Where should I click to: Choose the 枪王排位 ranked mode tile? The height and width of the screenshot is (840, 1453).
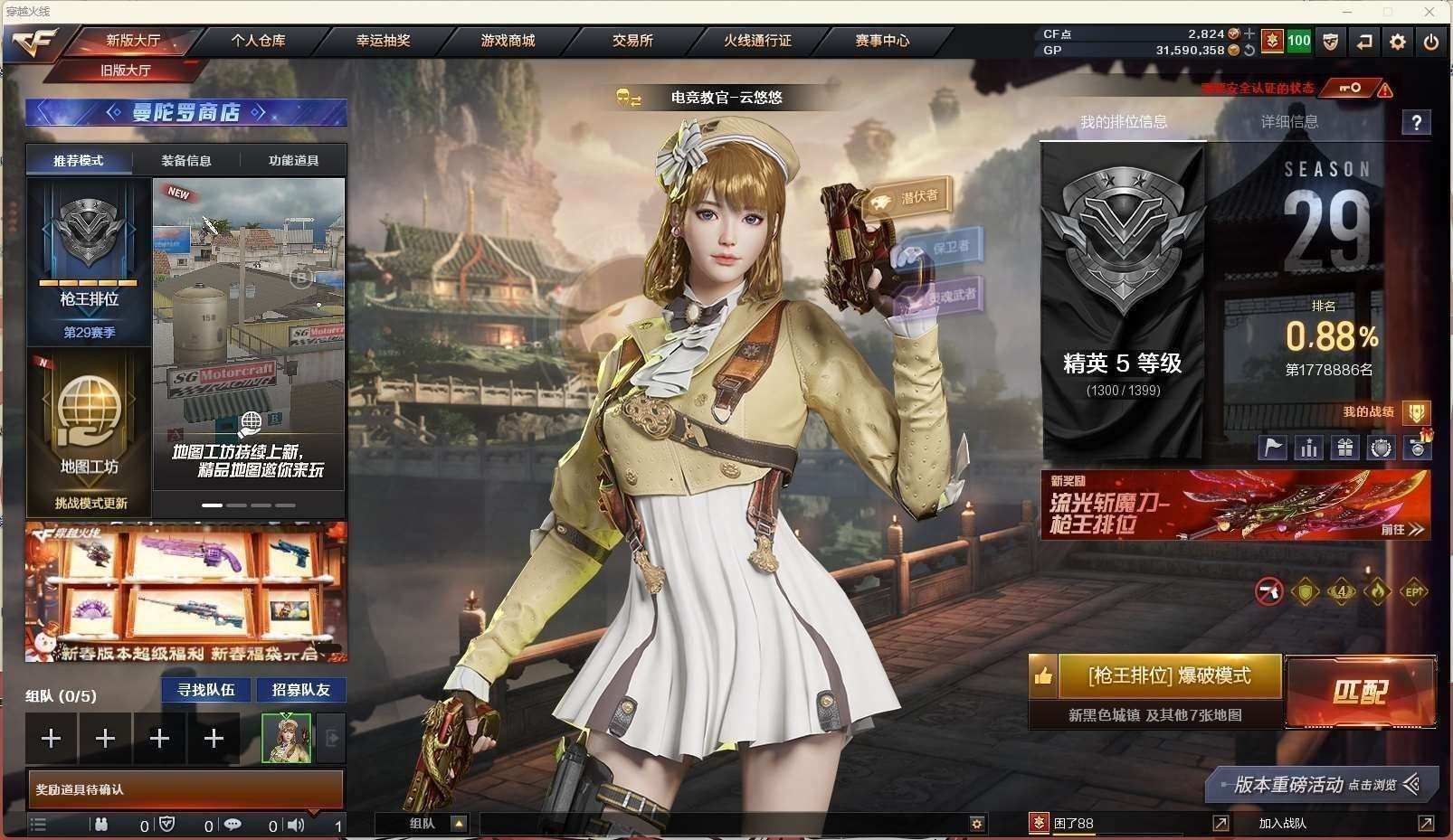pos(89,262)
